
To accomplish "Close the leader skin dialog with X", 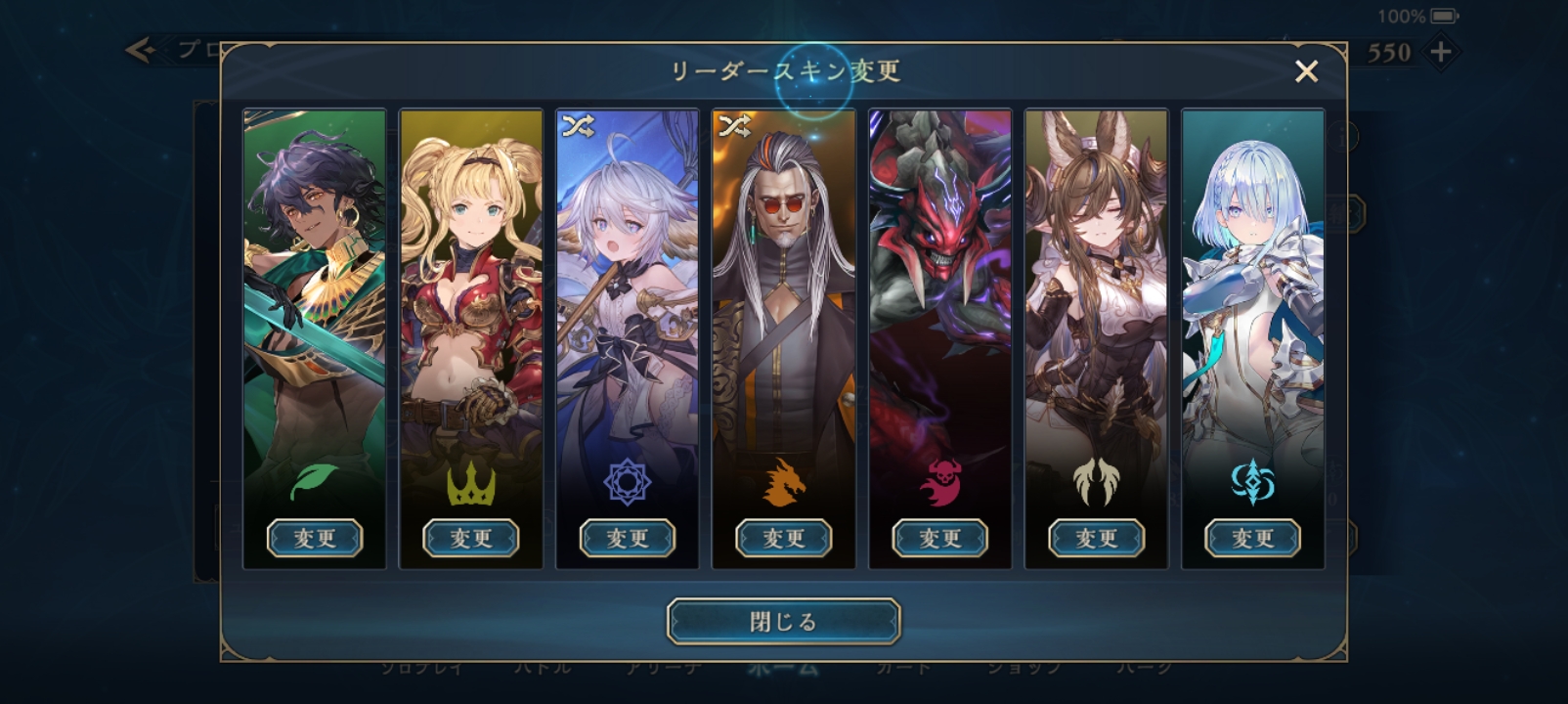I will click(1306, 71).
